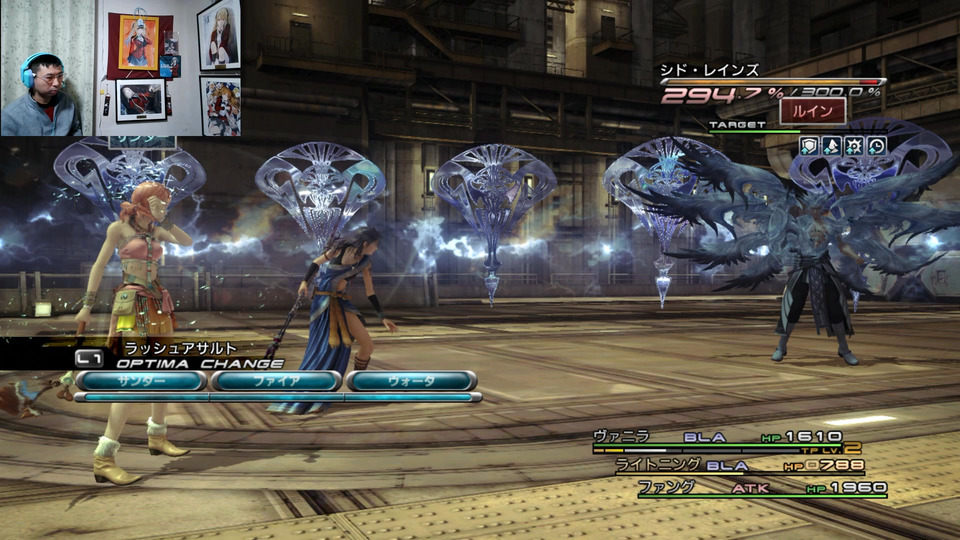
Task: Inspect the shield buff status icon
Action: pos(810,146)
